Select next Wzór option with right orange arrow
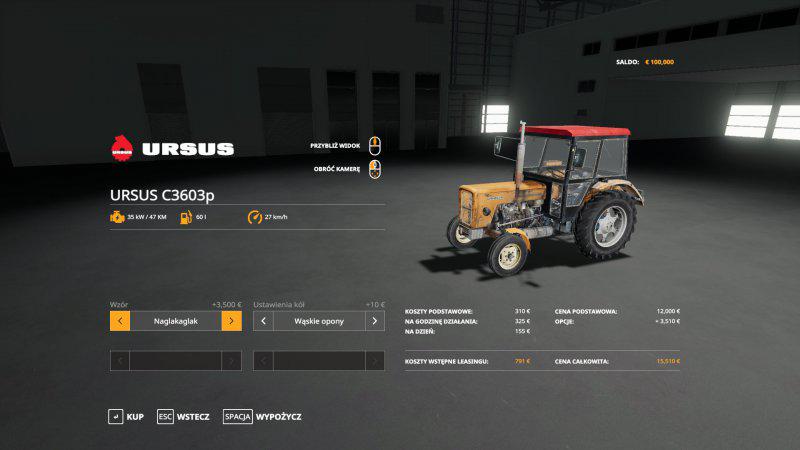The width and height of the screenshot is (800, 450). coord(231,321)
